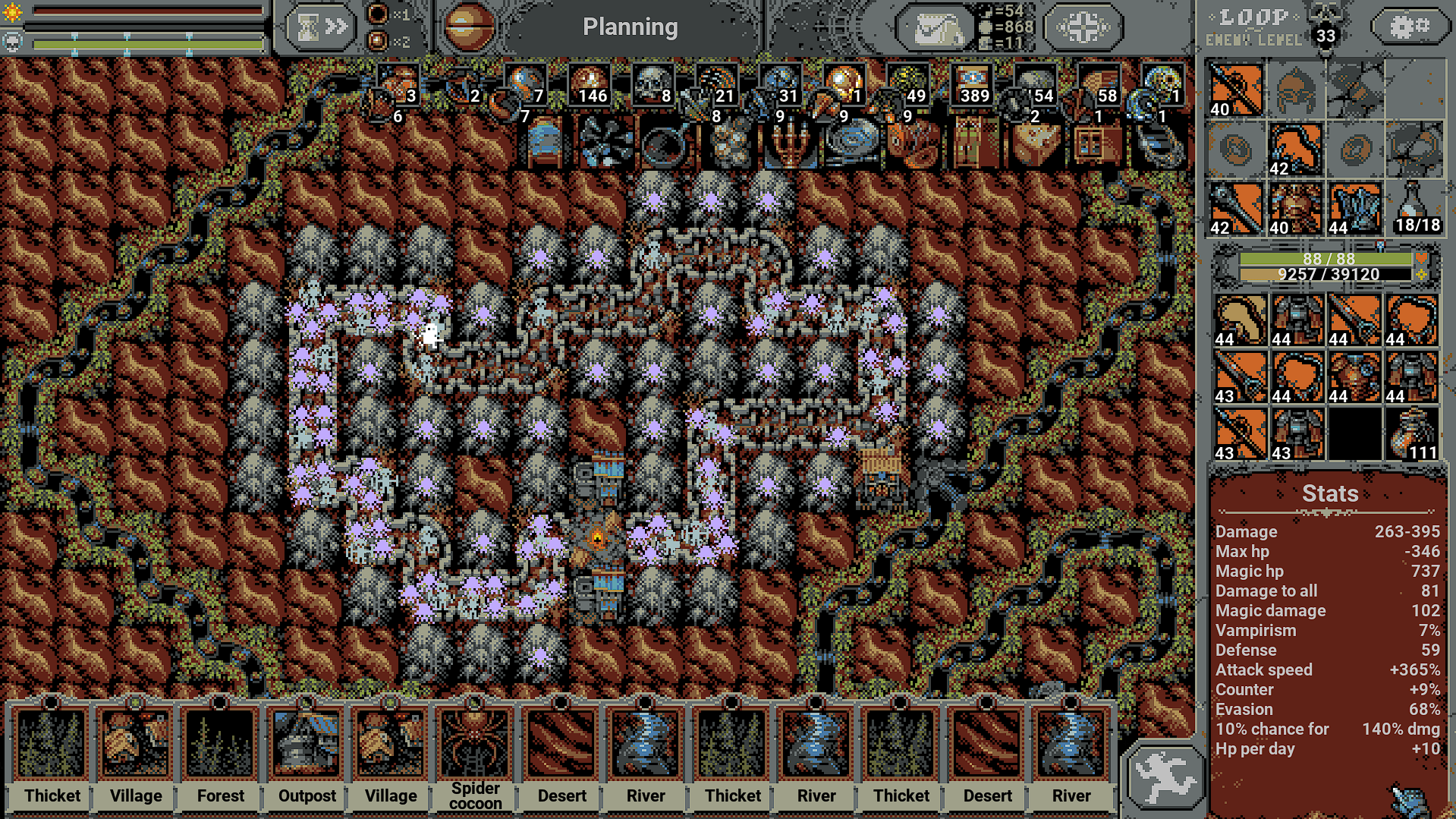Select a River card from the bottom deck
Viewport: 1456px width, 819px height.
point(645,744)
